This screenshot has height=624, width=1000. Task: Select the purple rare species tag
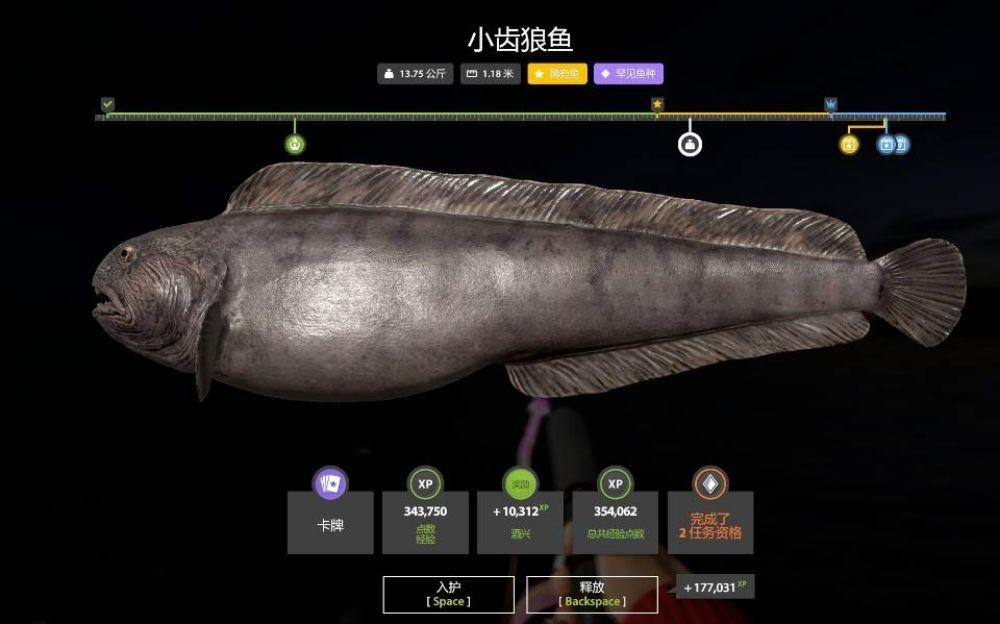click(628, 74)
